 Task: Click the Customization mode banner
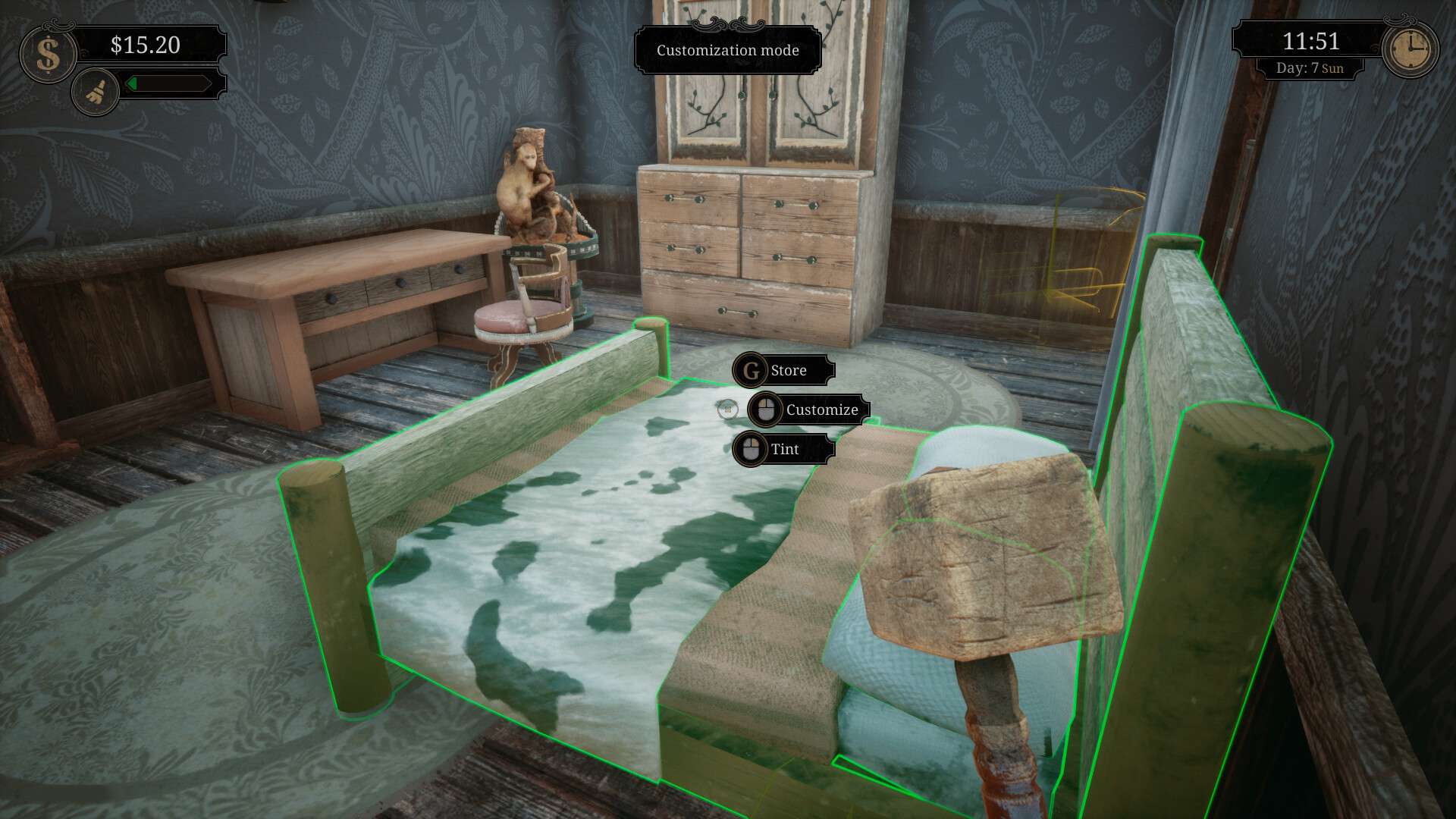click(x=727, y=50)
